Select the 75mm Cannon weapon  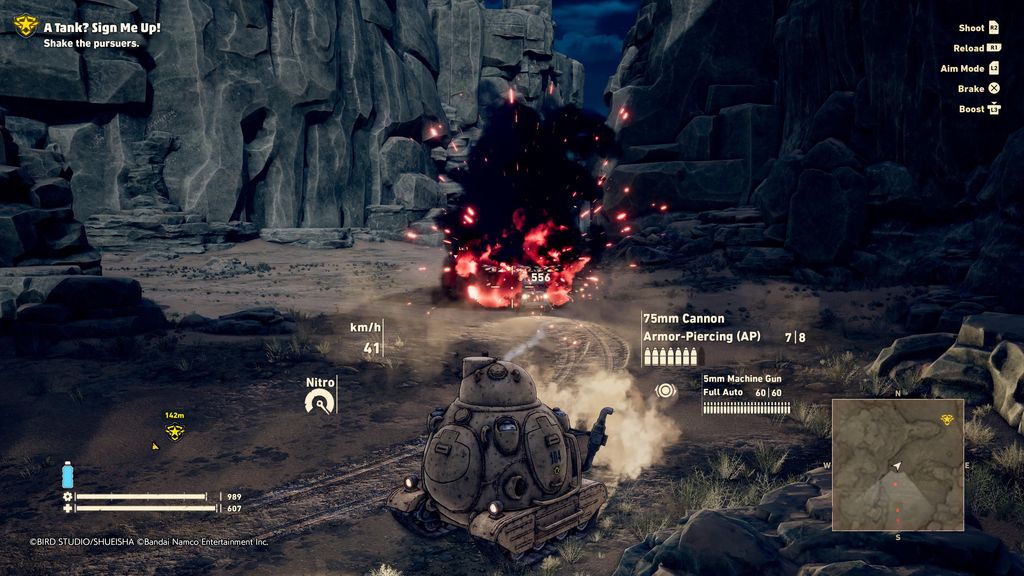point(684,319)
